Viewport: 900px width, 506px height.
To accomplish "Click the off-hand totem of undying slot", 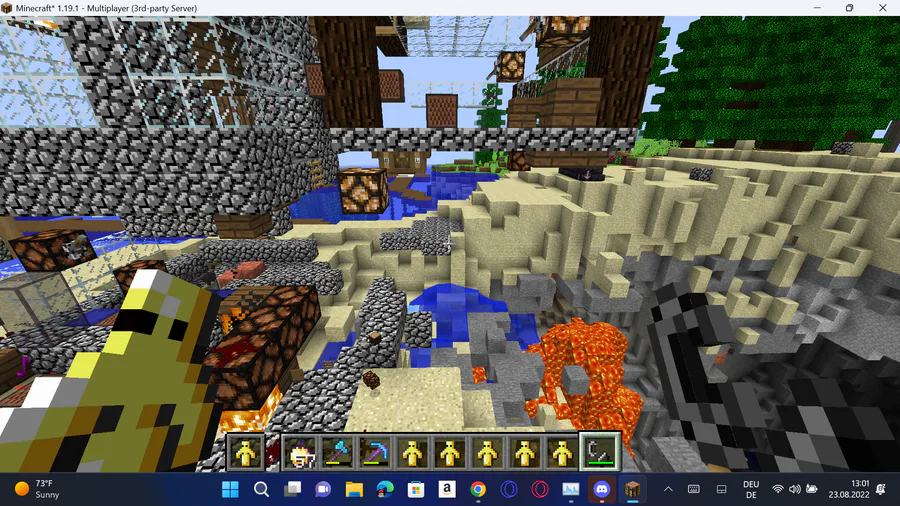I will click(x=246, y=452).
